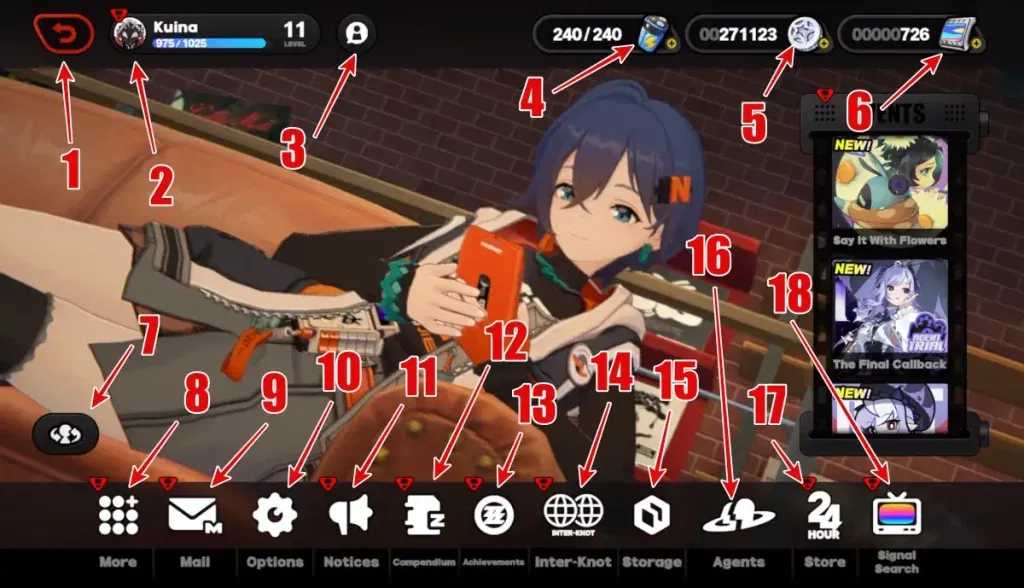Show the Achievements screen
The width and height of the screenshot is (1024, 588).
494,515
